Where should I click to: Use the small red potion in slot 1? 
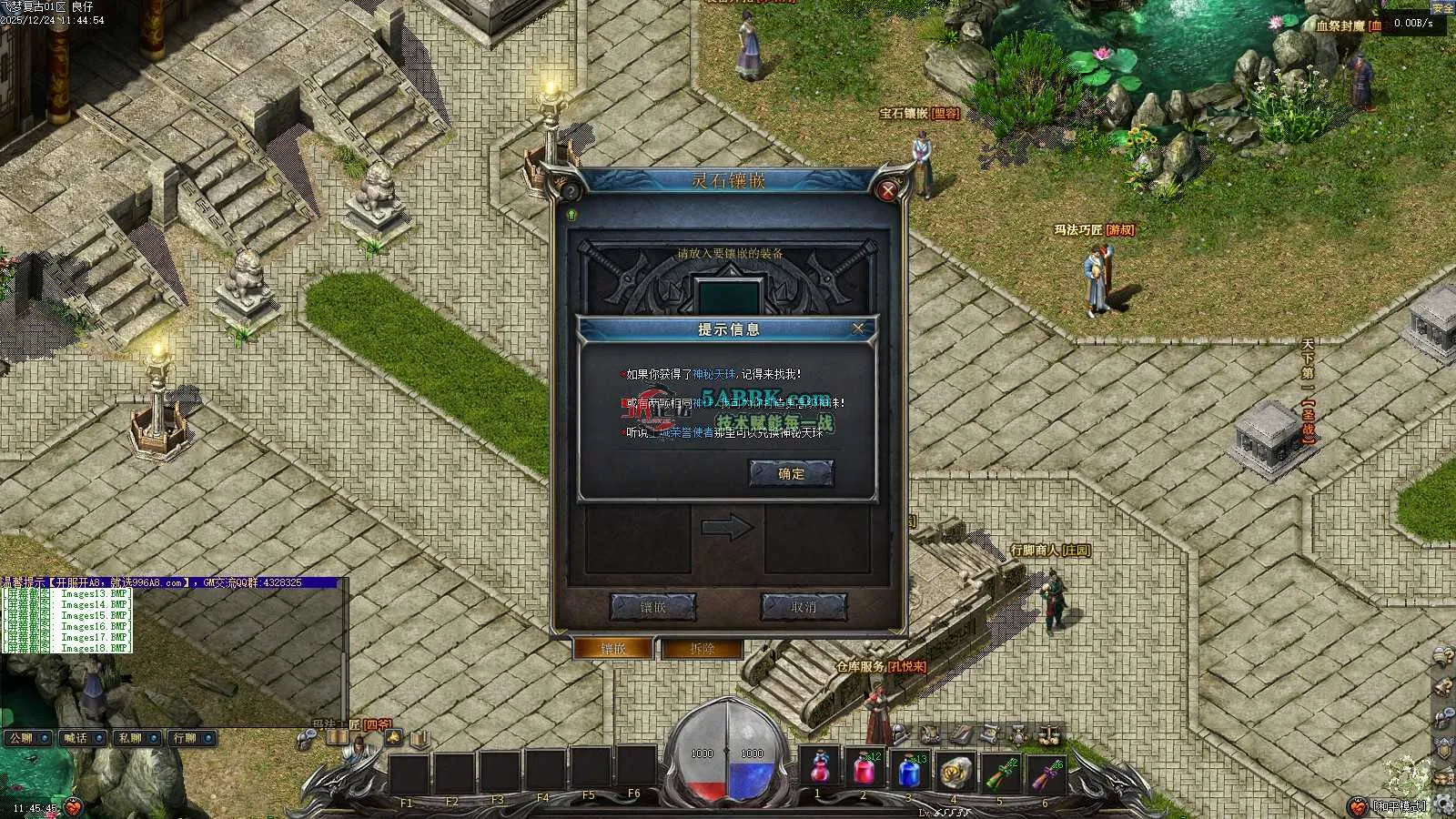(x=819, y=770)
